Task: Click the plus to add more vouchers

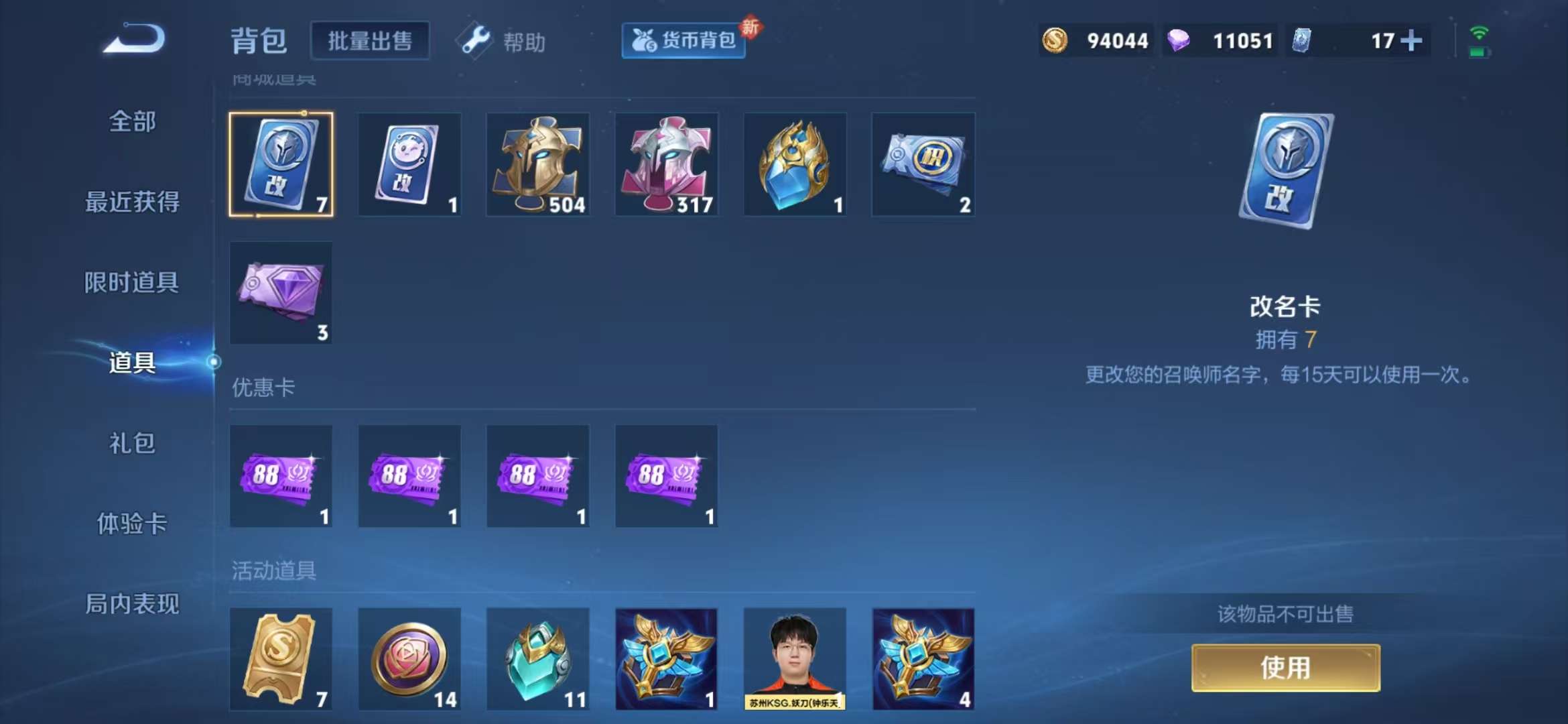Action: pos(1411,40)
